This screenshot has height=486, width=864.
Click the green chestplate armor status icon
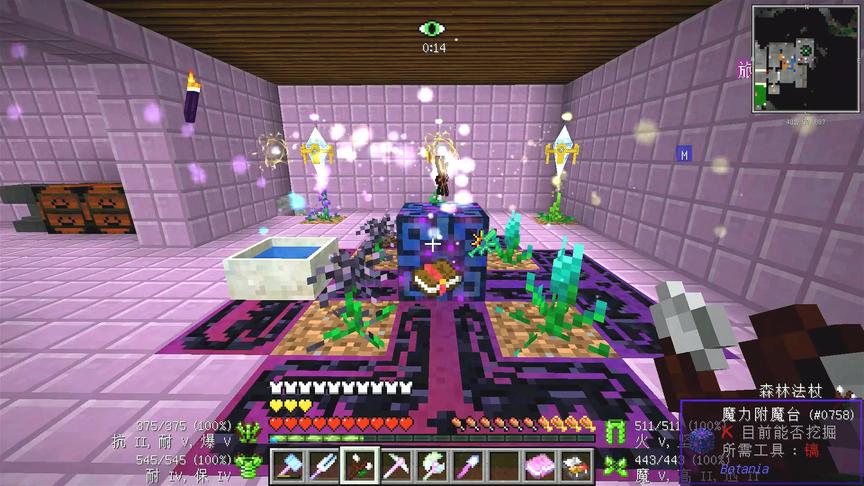(249, 462)
